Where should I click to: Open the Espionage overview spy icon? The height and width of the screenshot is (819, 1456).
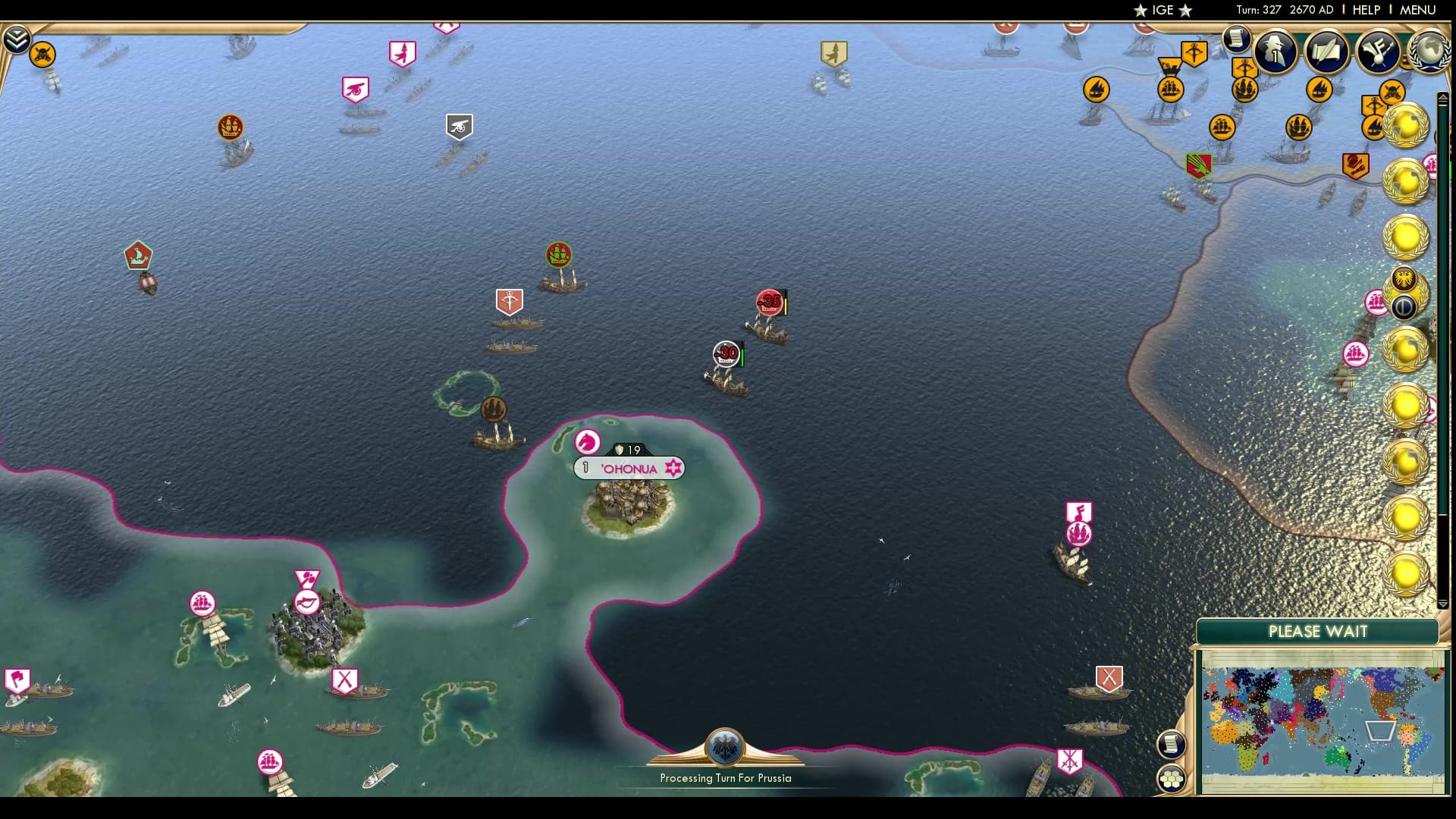1274,52
